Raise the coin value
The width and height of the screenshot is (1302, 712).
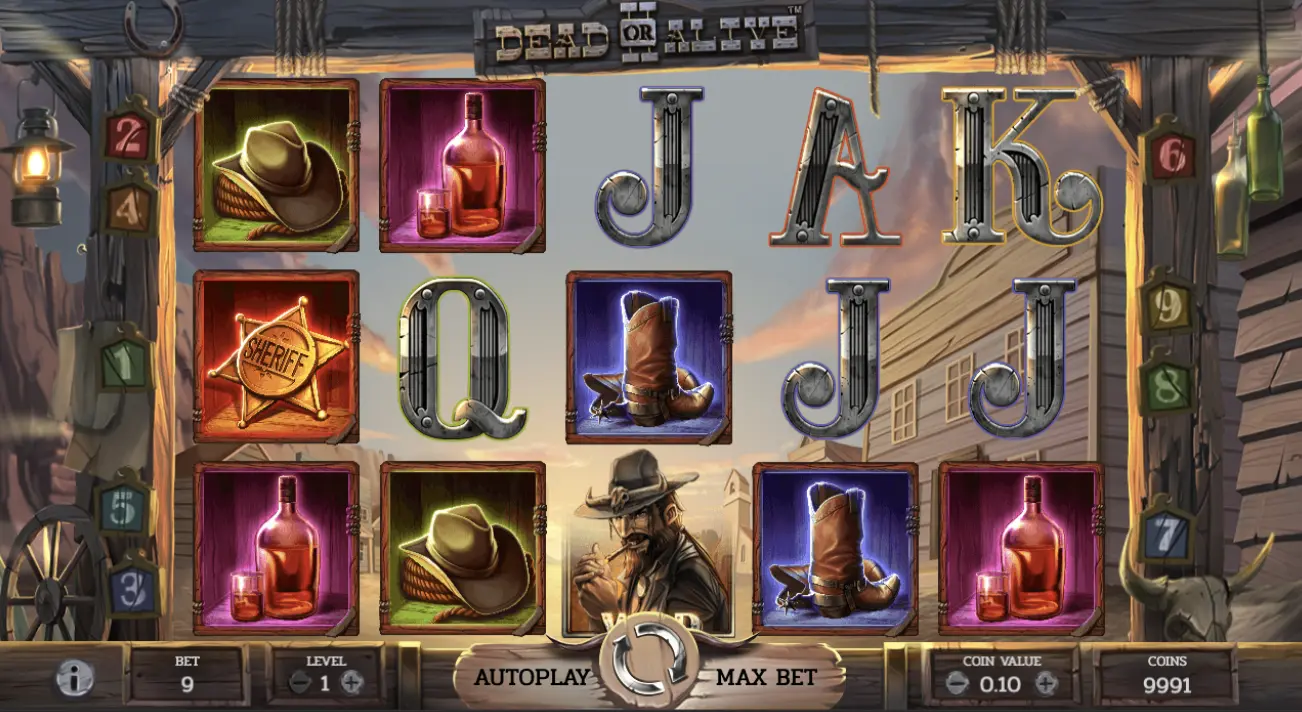tap(1046, 684)
